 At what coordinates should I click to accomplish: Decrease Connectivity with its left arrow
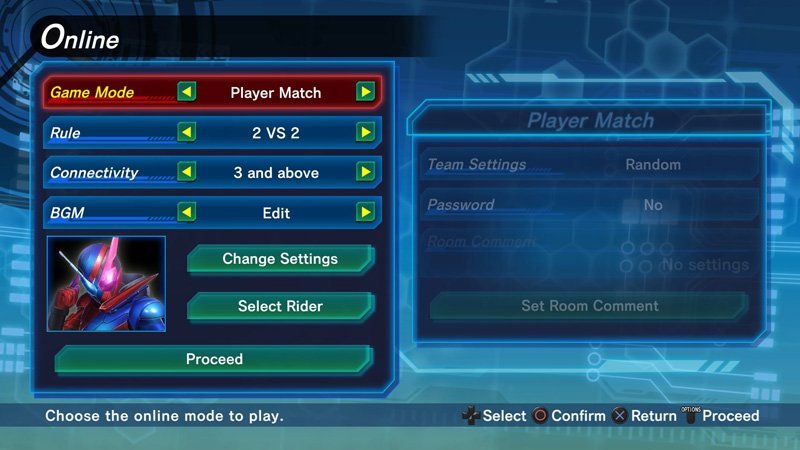click(187, 173)
